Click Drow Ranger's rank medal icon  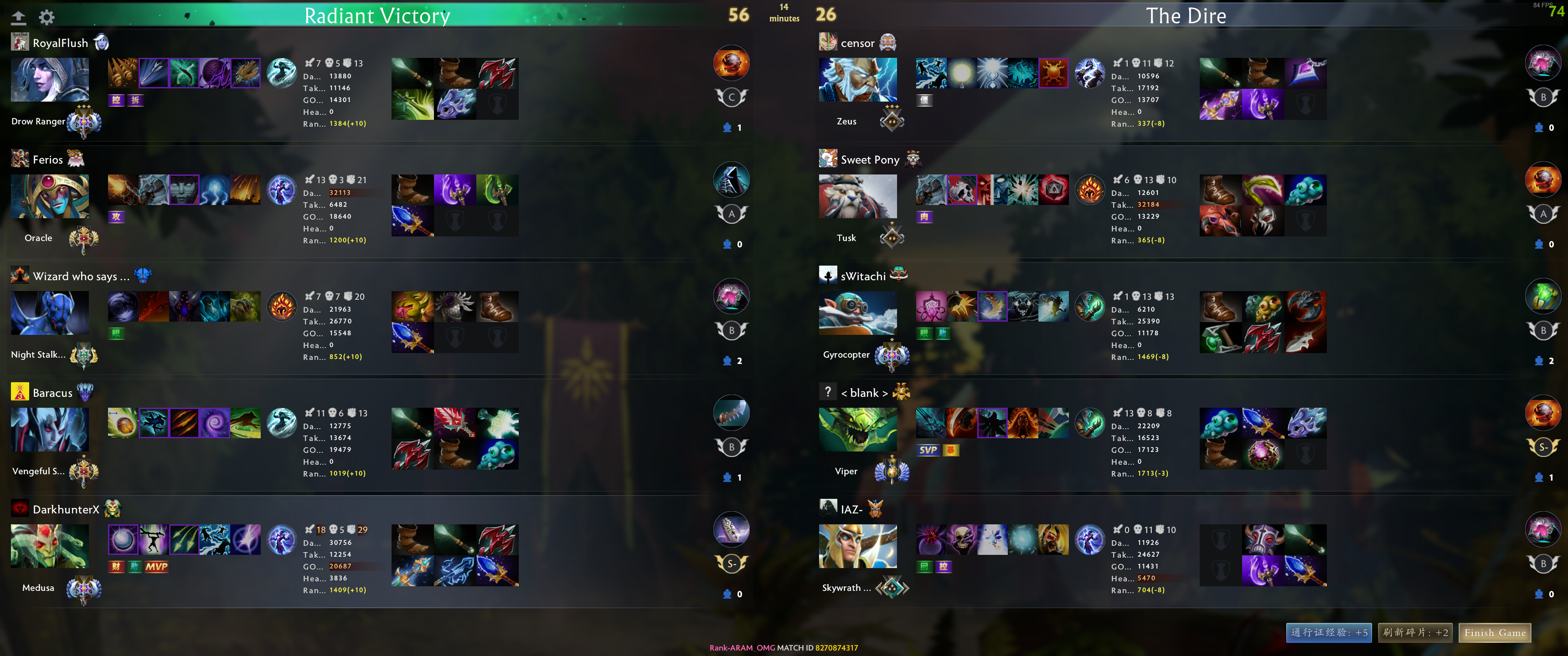point(84,123)
